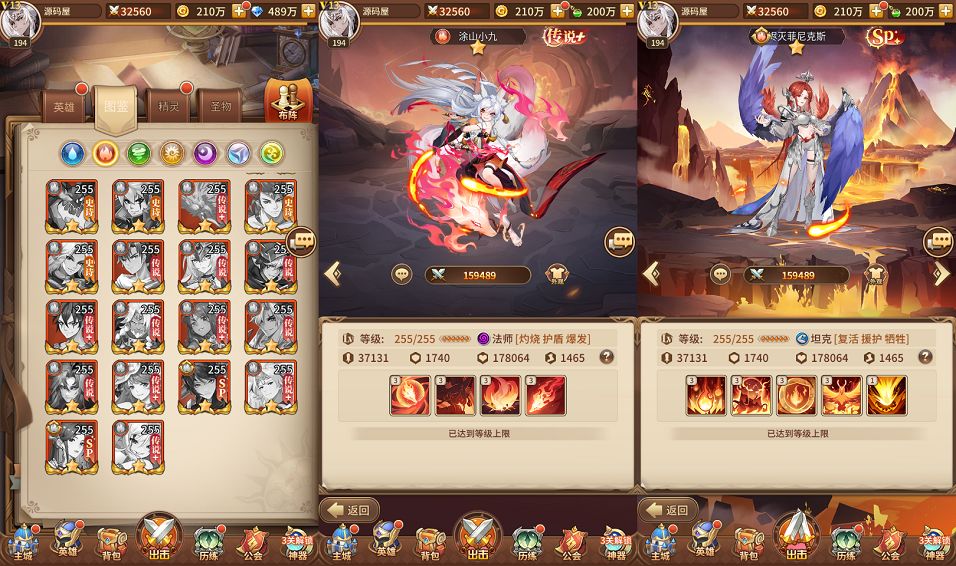Go to the hero before 涂山小九
The height and width of the screenshot is (566, 956).
point(333,272)
